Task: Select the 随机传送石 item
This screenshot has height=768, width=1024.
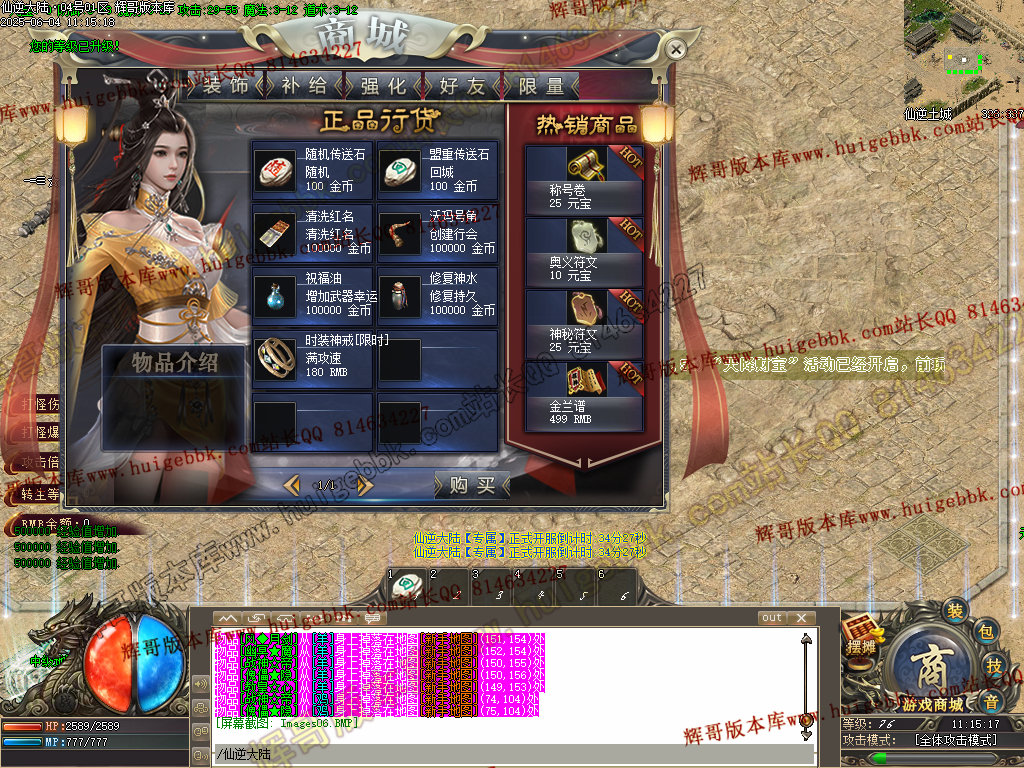Action: [x=312, y=171]
